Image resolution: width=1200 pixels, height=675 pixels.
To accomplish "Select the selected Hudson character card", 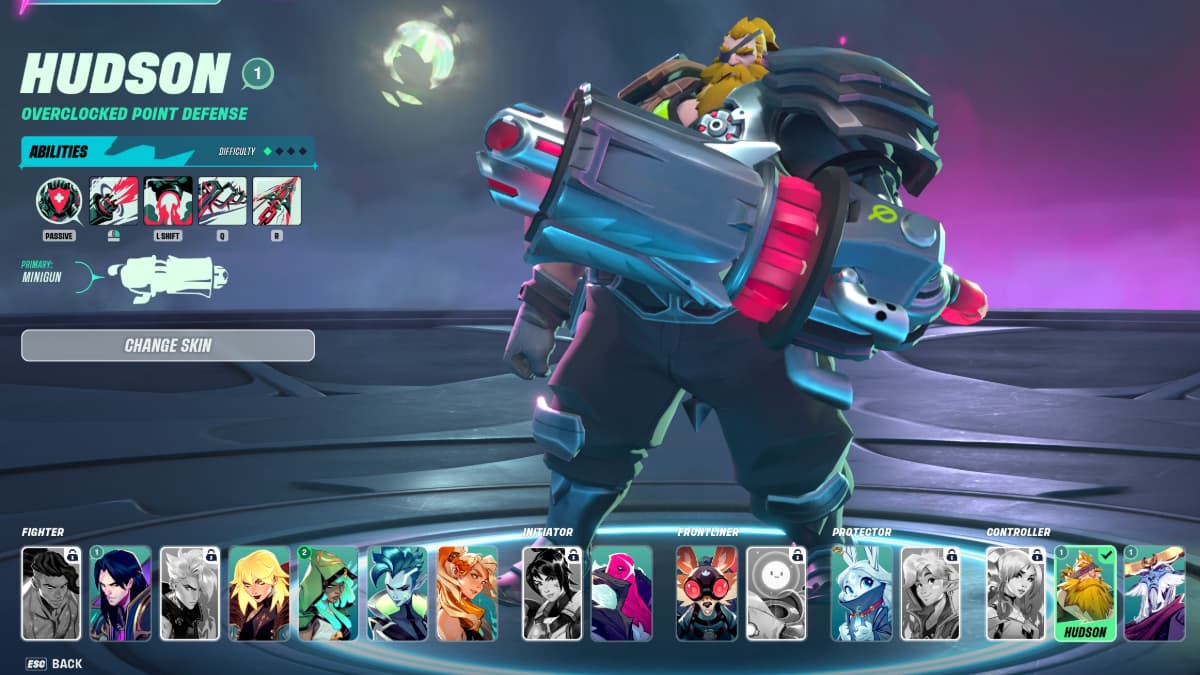I will tap(1085, 593).
